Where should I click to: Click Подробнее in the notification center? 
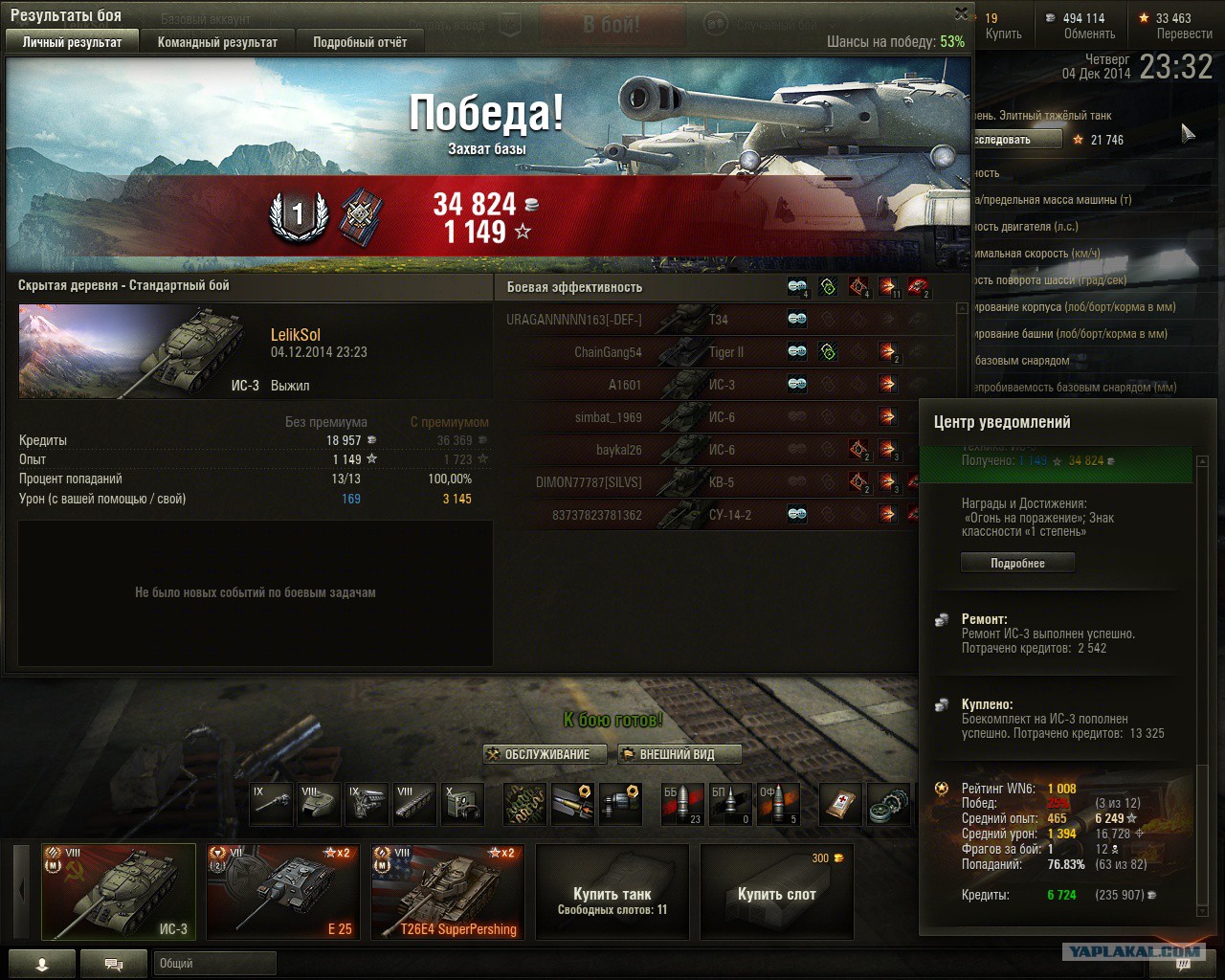(x=1017, y=563)
